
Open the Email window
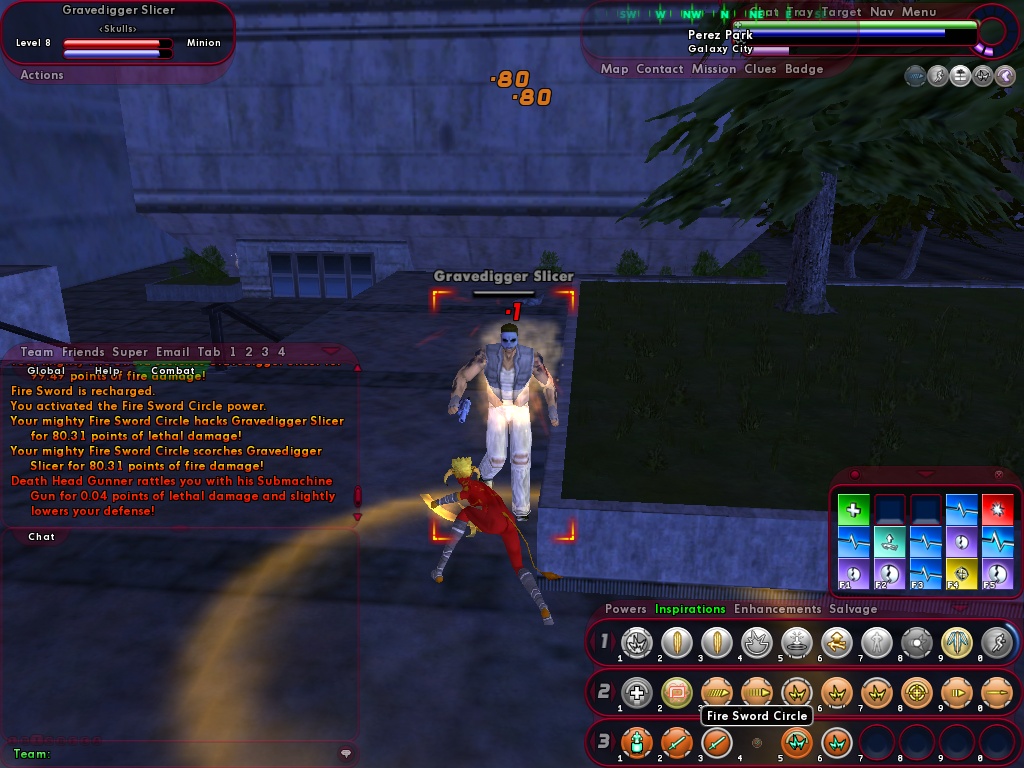(x=172, y=352)
